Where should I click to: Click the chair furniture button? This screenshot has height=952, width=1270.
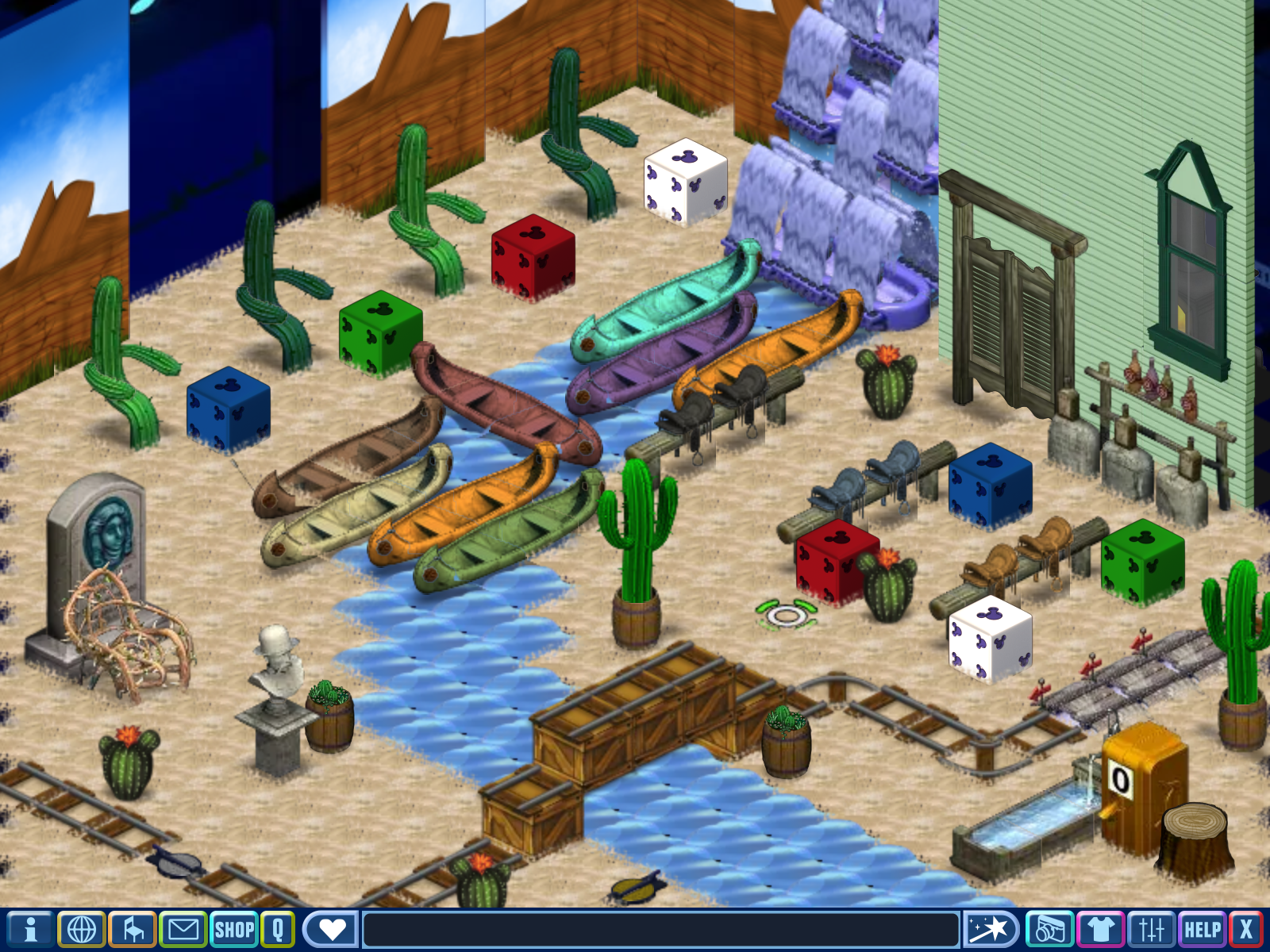(133, 929)
